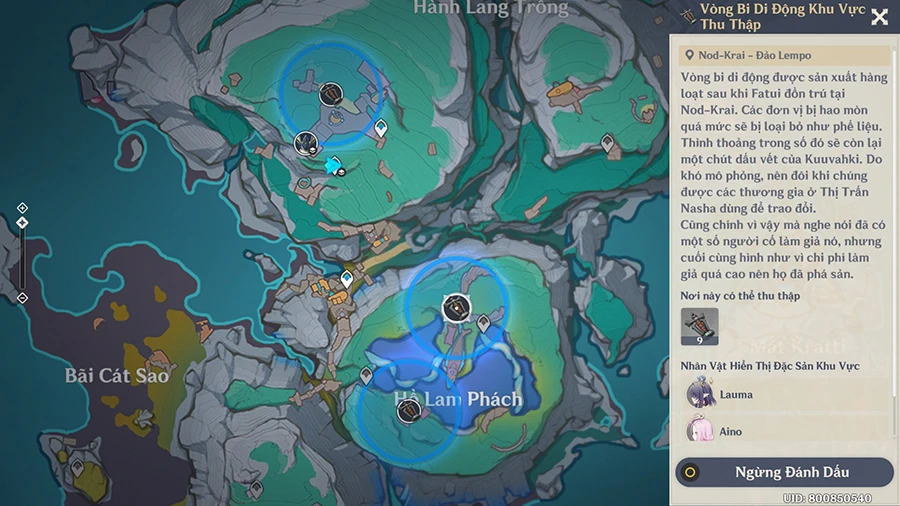The image size is (900, 506).
Task: Zoom out the map with the minus button
Action: (22, 297)
